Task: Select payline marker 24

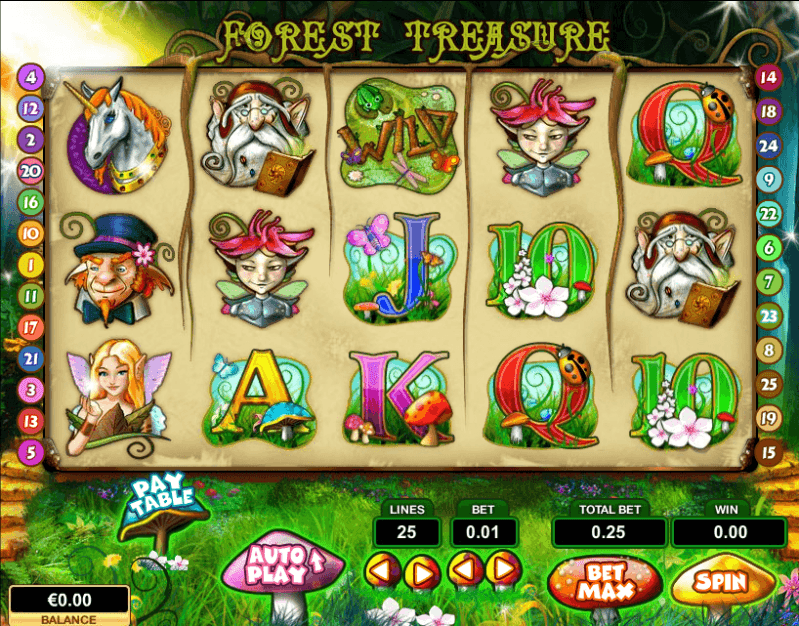Action: [x=768, y=145]
